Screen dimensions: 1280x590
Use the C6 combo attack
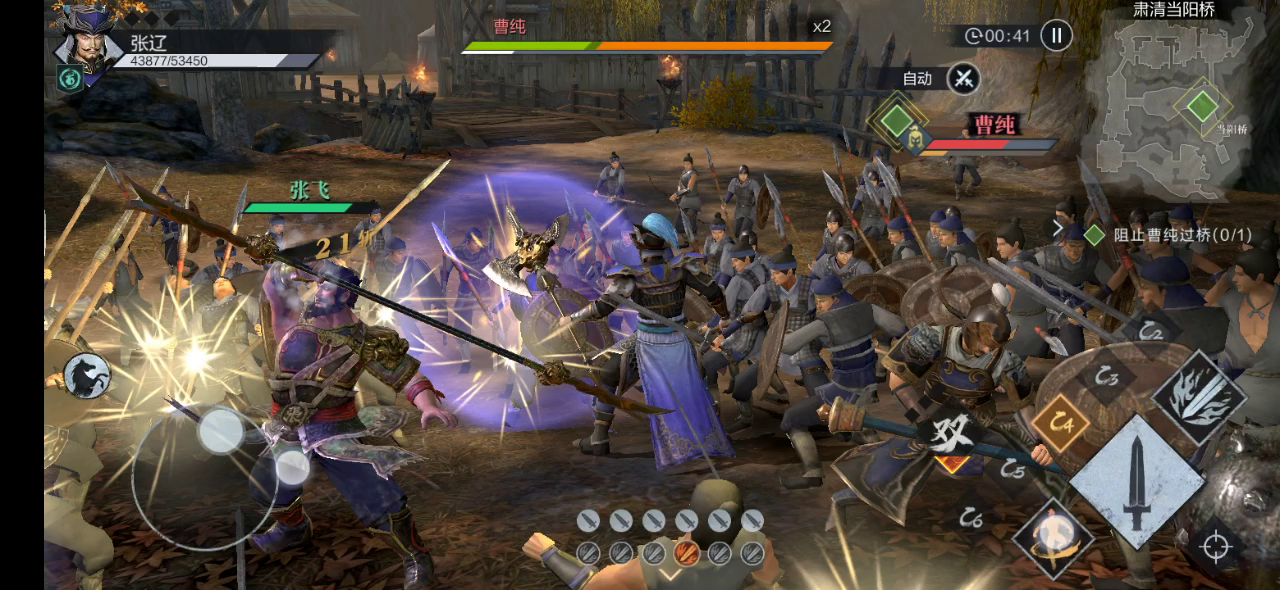pyautogui.click(x=970, y=517)
